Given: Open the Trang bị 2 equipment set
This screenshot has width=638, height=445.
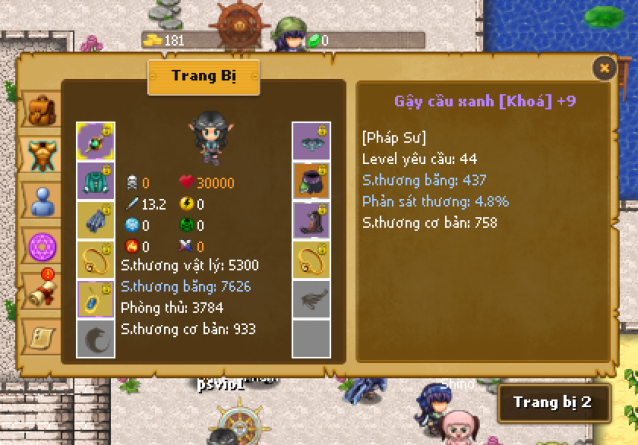Looking at the screenshot, I should [x=553, y=403].
